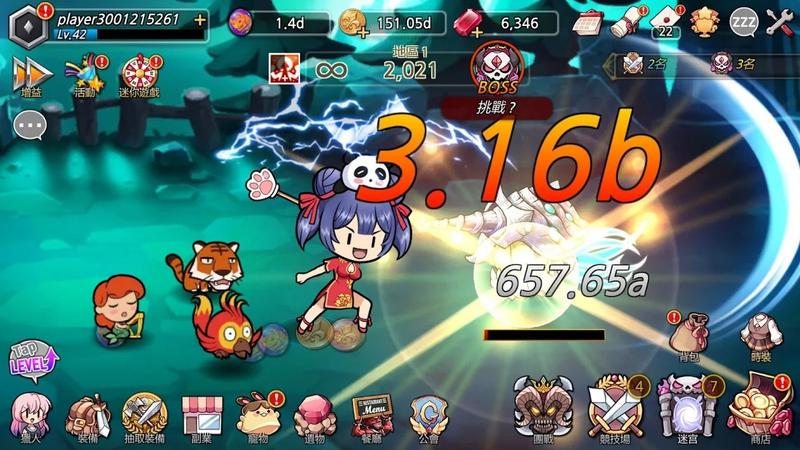Open the chat speech bubble
The height and width of the screenshot is (450, 800).
click(30, 125)
